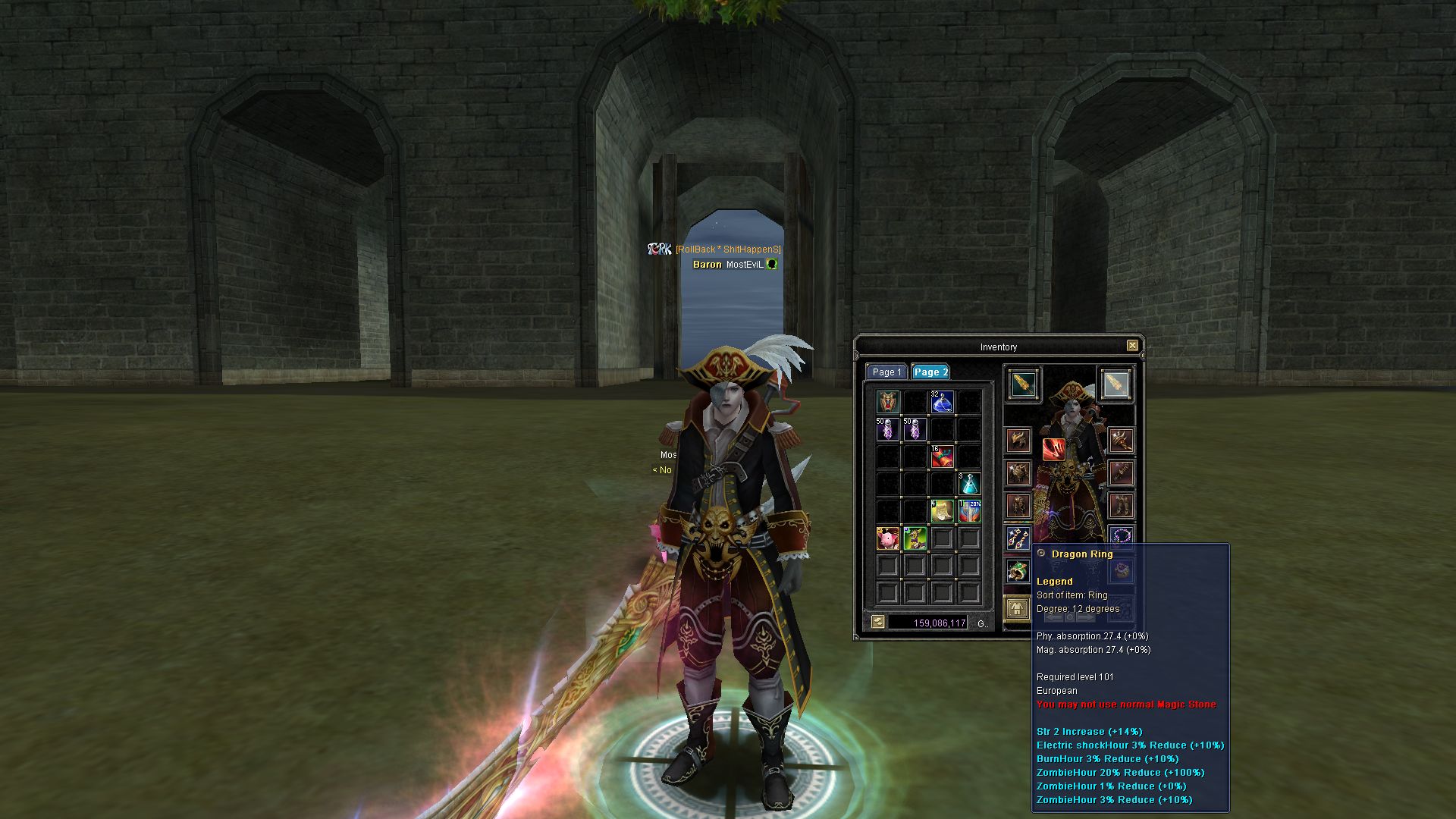Select the equipped helmet slot
The width and height of the screenshot is (1456, 819).
(x=1018, y=441)
